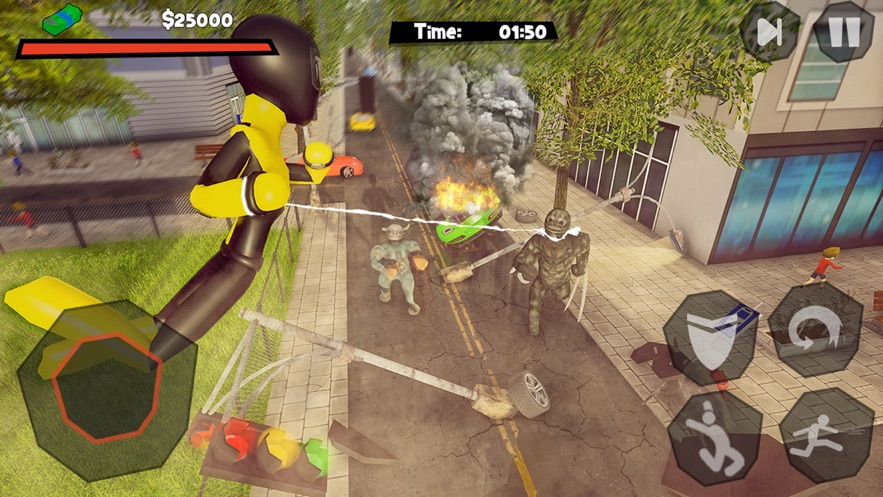This screenshot has width=883, height=497.
Task: Tap the skip-forward button
Action: (770, 31)
